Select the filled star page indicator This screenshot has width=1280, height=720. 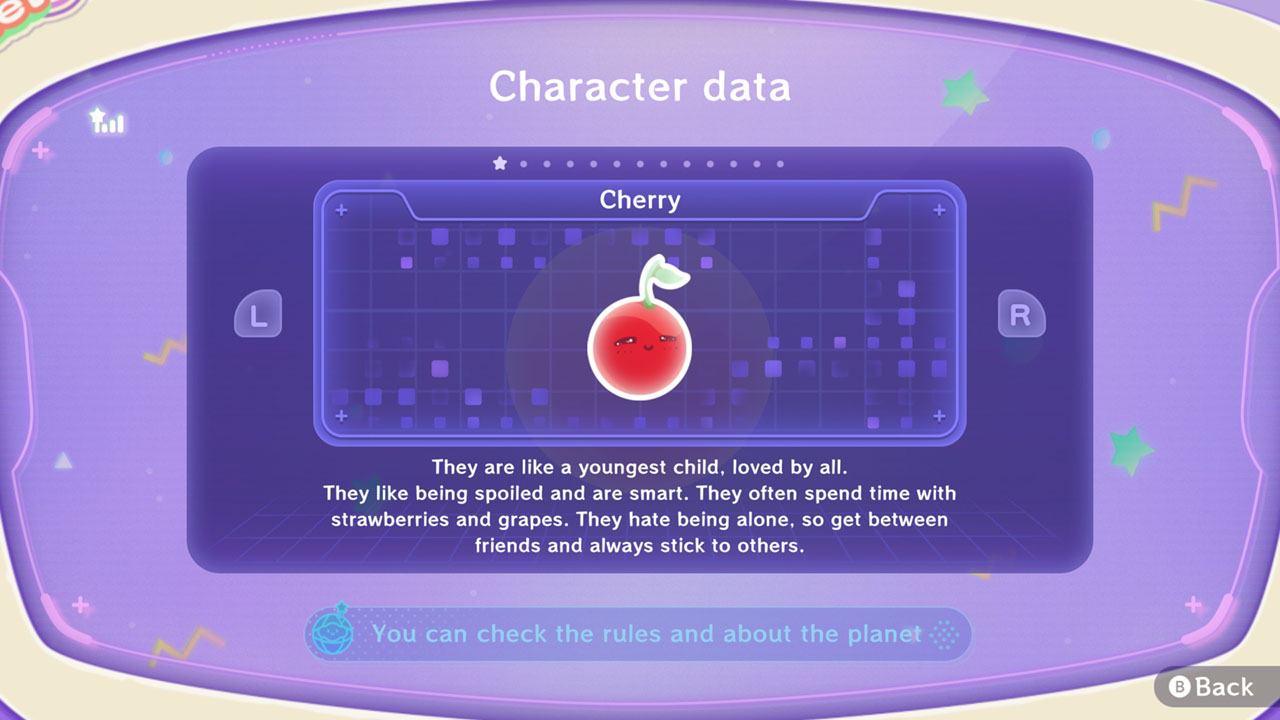coord(500,162)
